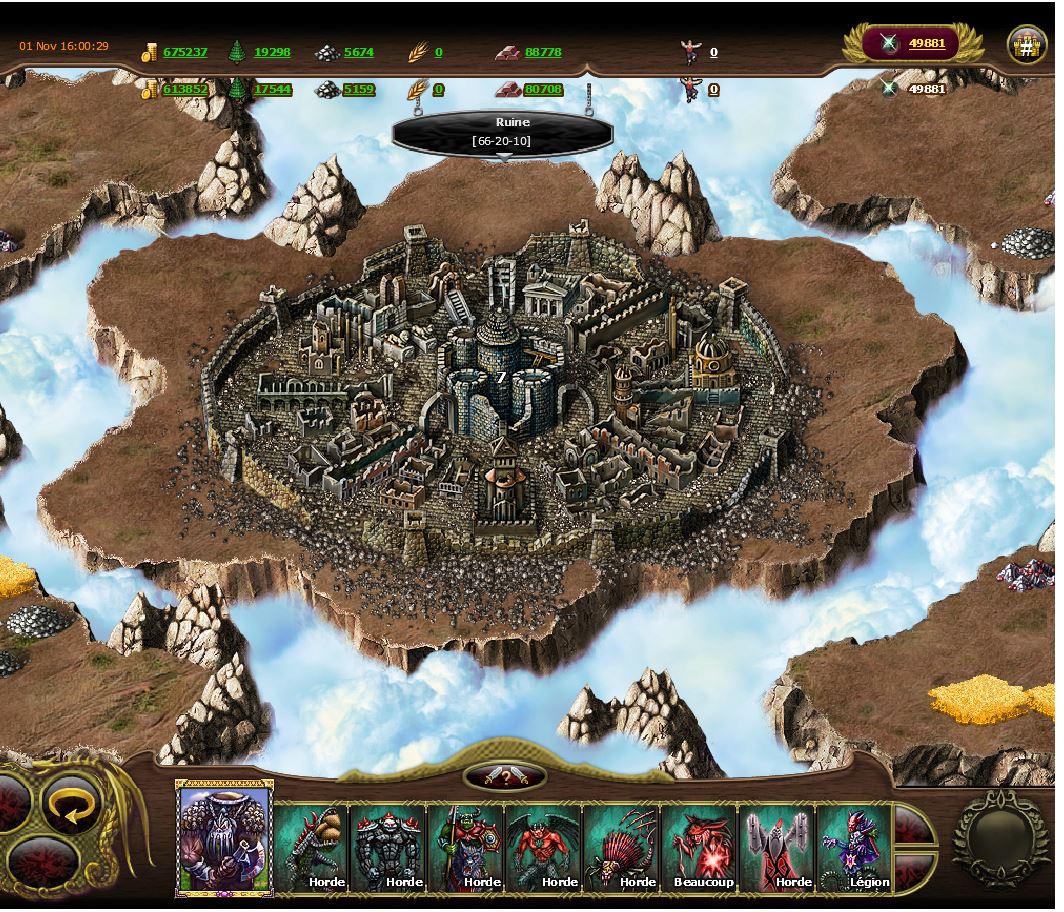Click the second-row gold amount 613852
Screen dimensions: 1064x912
[x=185, y=89]
